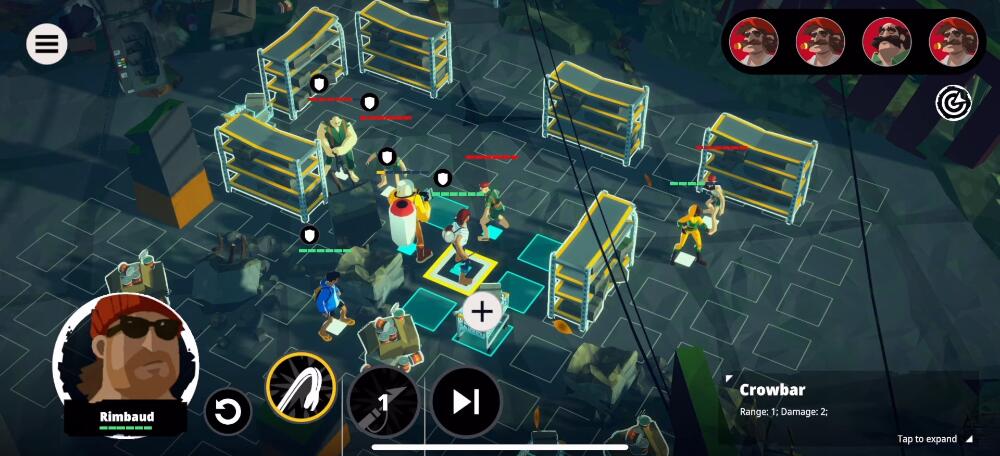End the turn with the skip button
Viewport: 1000px width, 456px height.
click(465, 402)
